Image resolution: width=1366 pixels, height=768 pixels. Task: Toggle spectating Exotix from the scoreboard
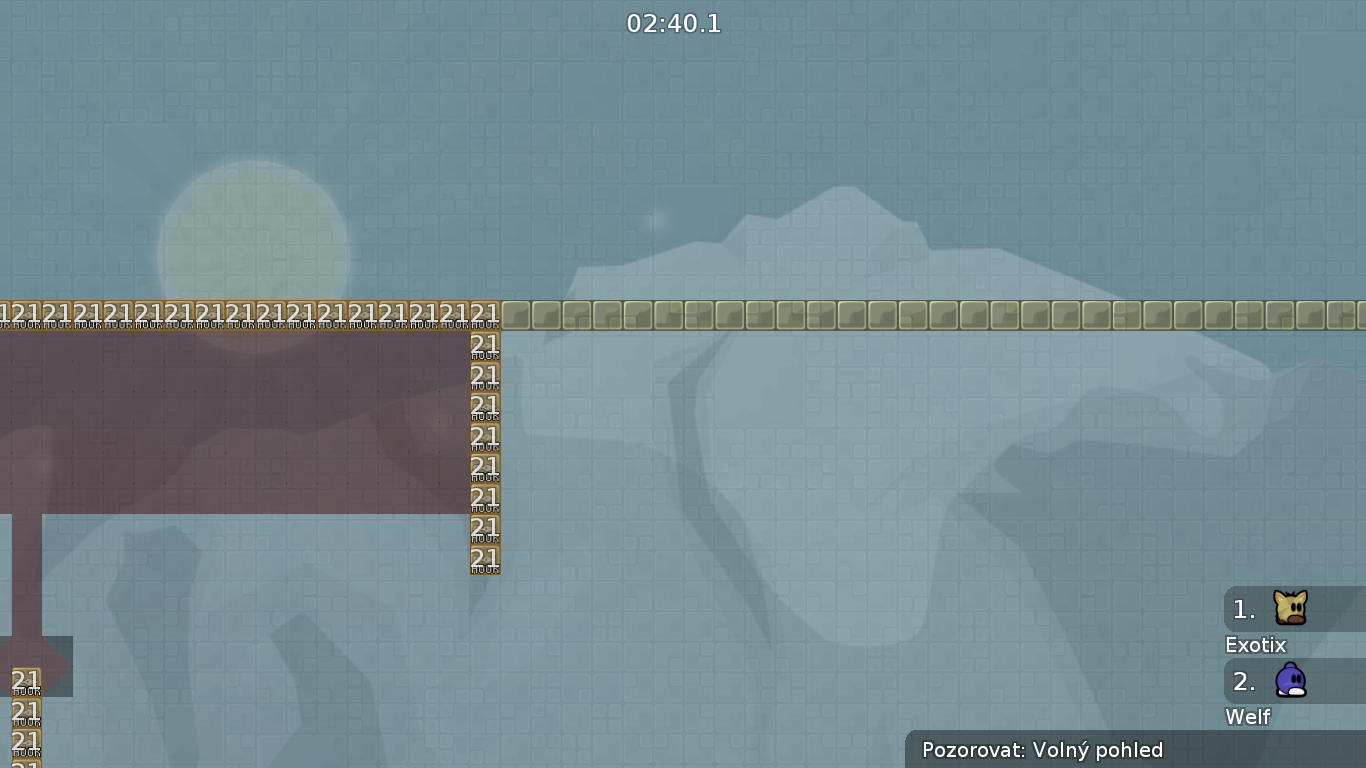(1291, 608)
